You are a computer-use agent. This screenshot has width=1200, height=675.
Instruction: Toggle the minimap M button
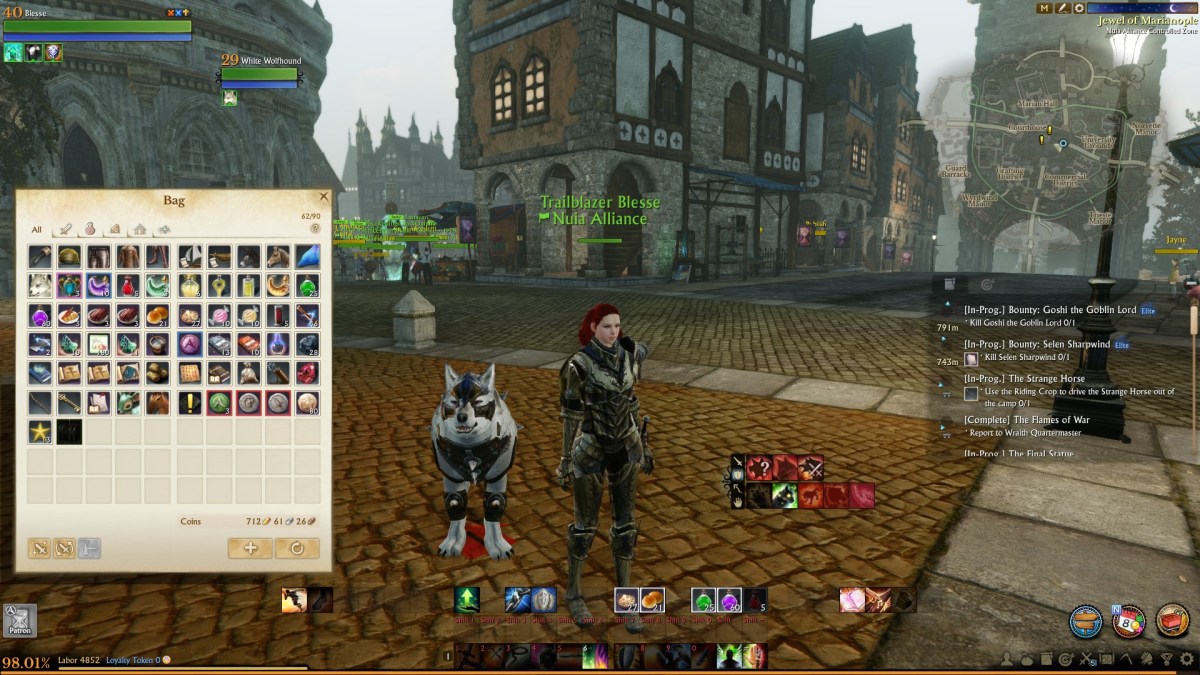(1045, 8)
